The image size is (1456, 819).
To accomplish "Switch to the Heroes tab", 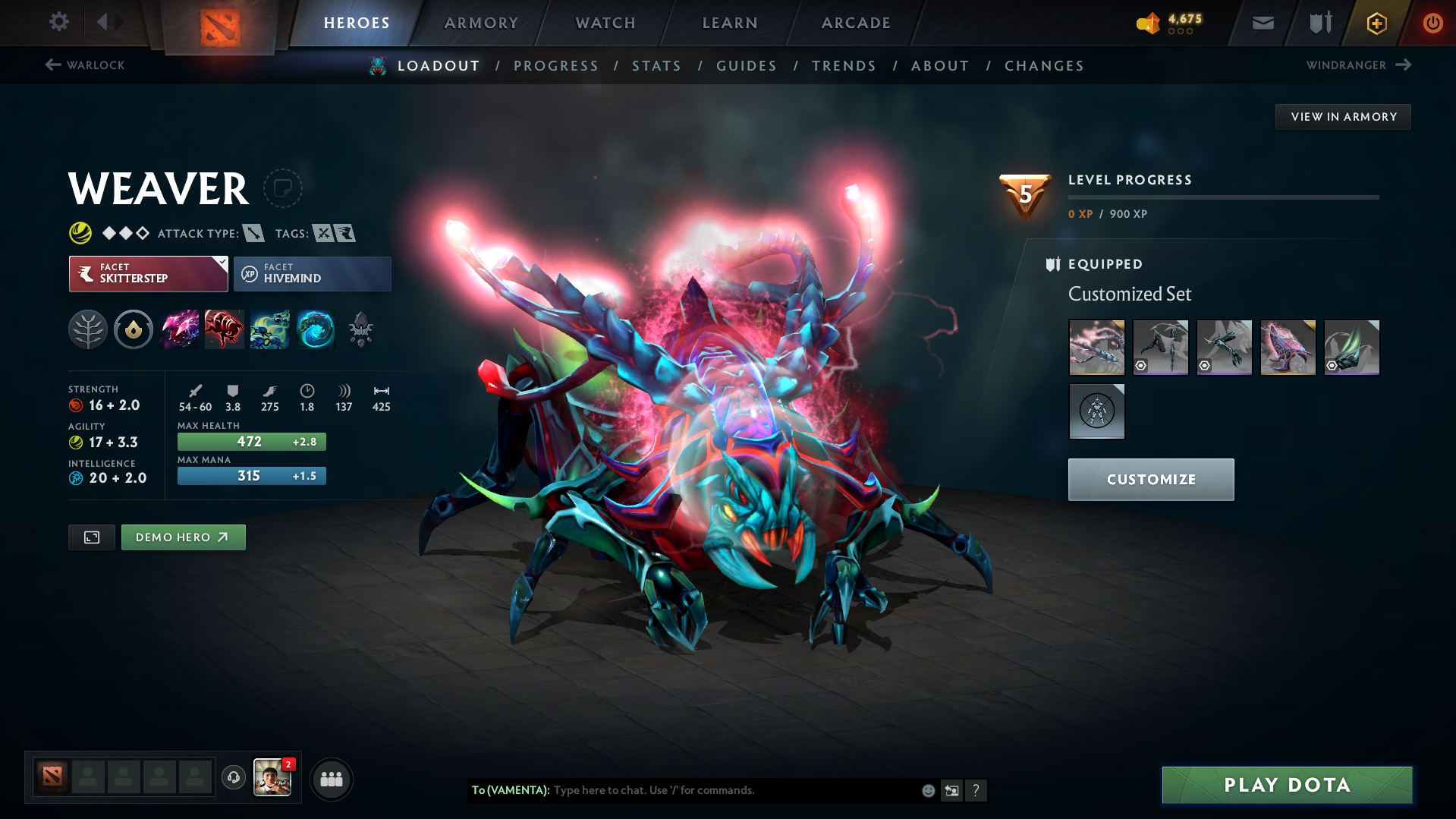I will click(x=357, y=23).
